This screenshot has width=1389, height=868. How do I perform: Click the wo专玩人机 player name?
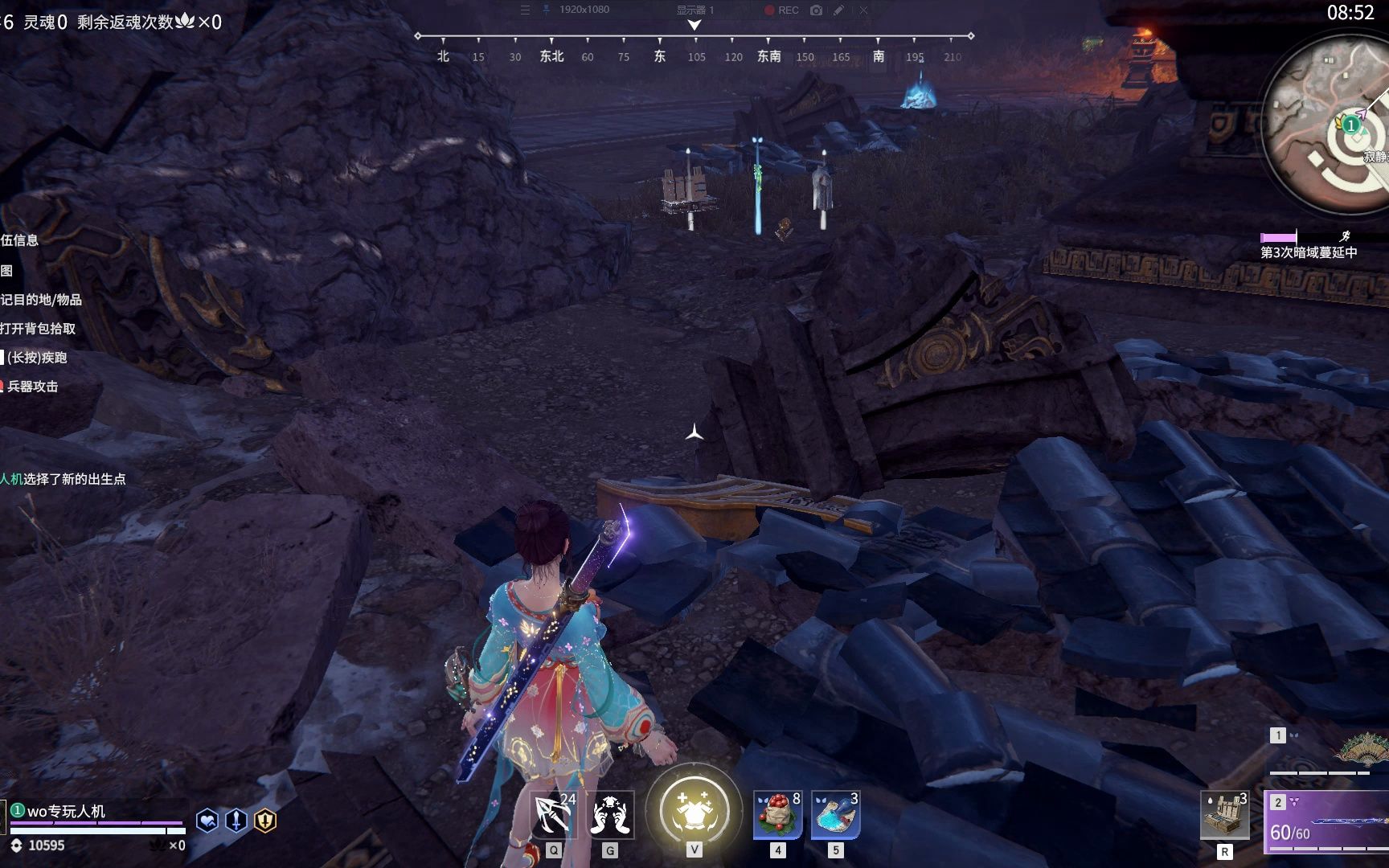pos(66,811)
